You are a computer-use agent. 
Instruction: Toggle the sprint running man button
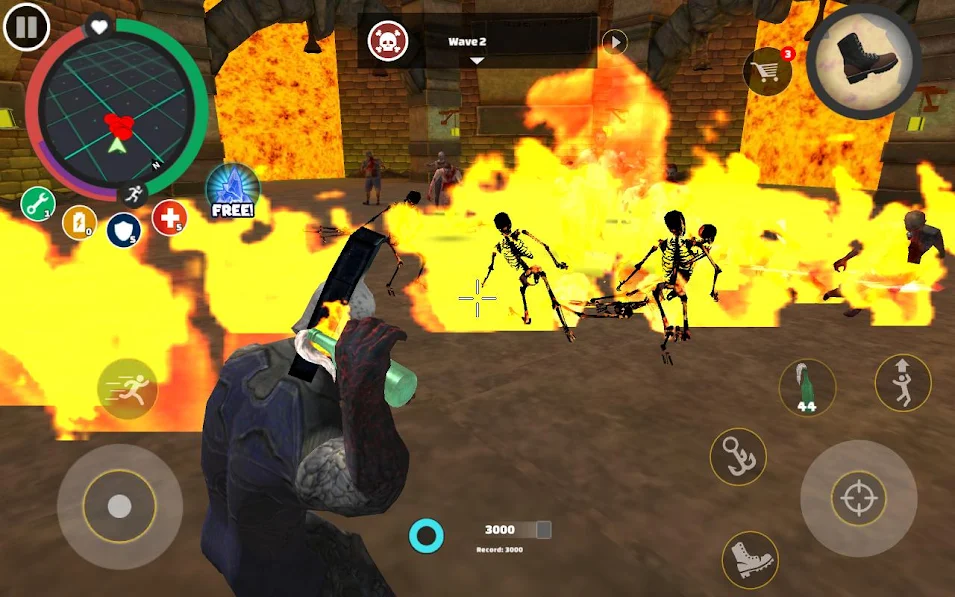click(x=127, y=388)
